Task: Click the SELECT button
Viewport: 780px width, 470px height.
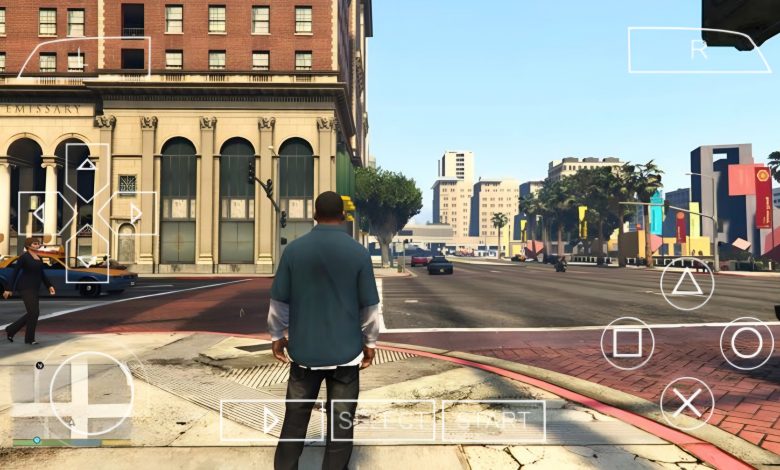Action: tap(384, 421)
